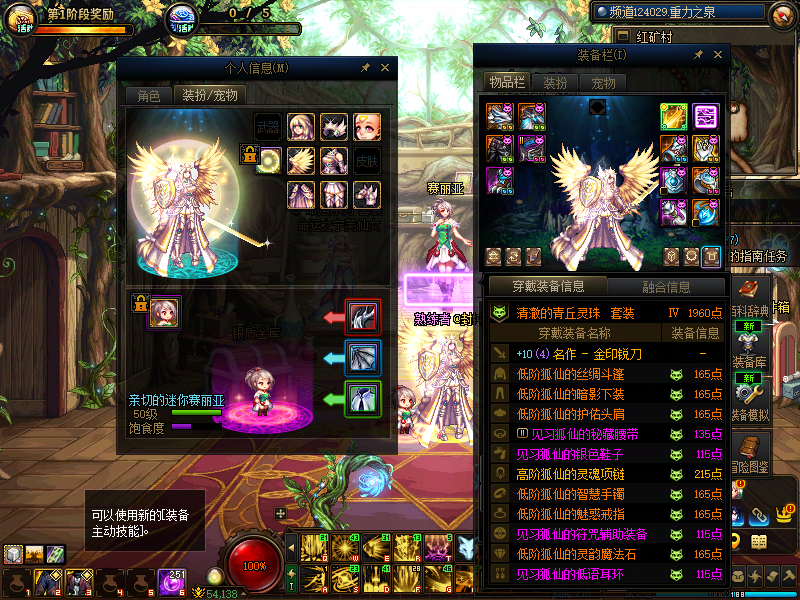Image resolution: width=800 pixels, height=600 pixels.
Task: Pin the 个人信息 window
Action: [365, 68]
